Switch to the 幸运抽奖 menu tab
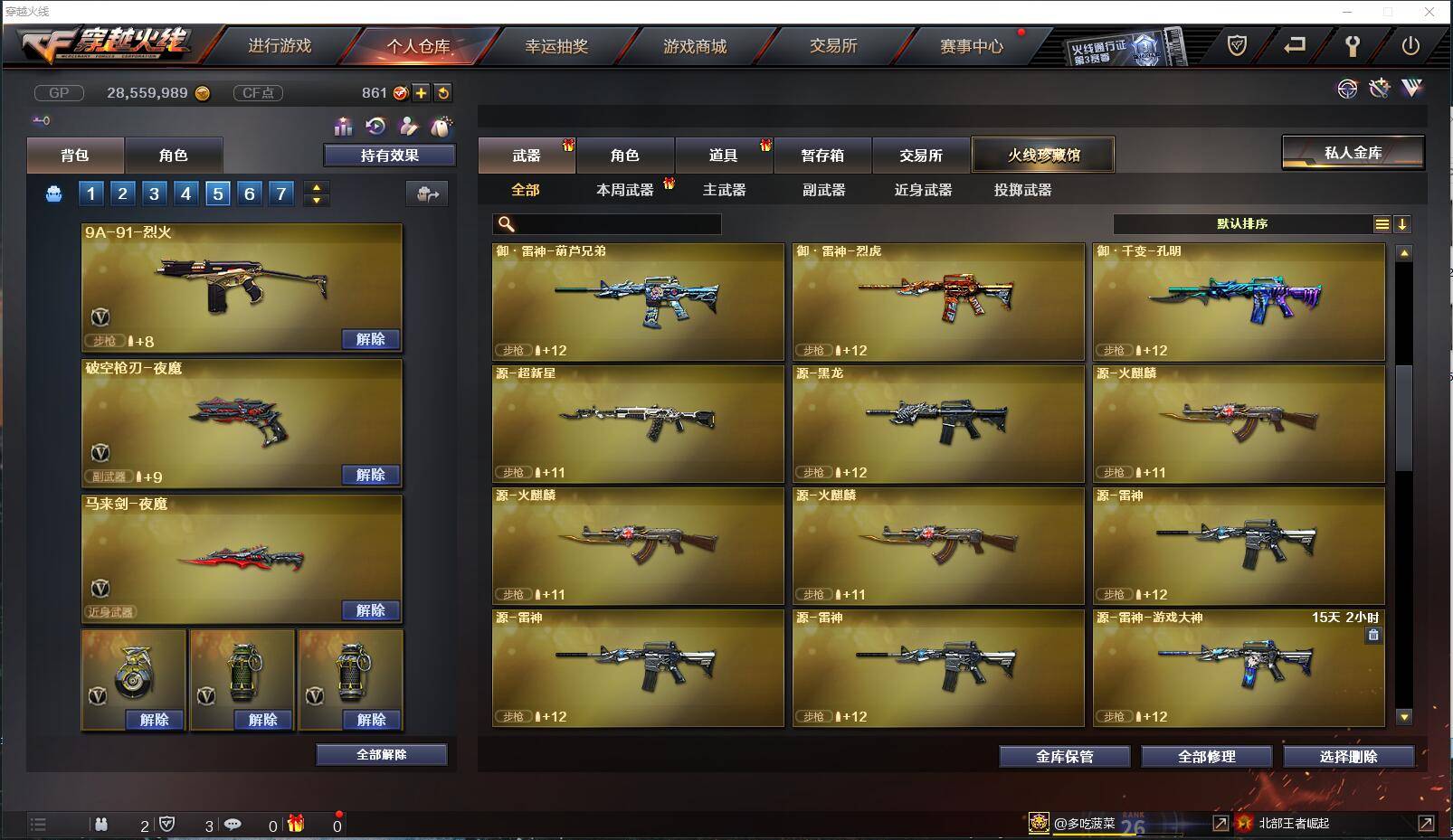The width and height of the screenshot is (1453, 840). click(x=558, y=46)
